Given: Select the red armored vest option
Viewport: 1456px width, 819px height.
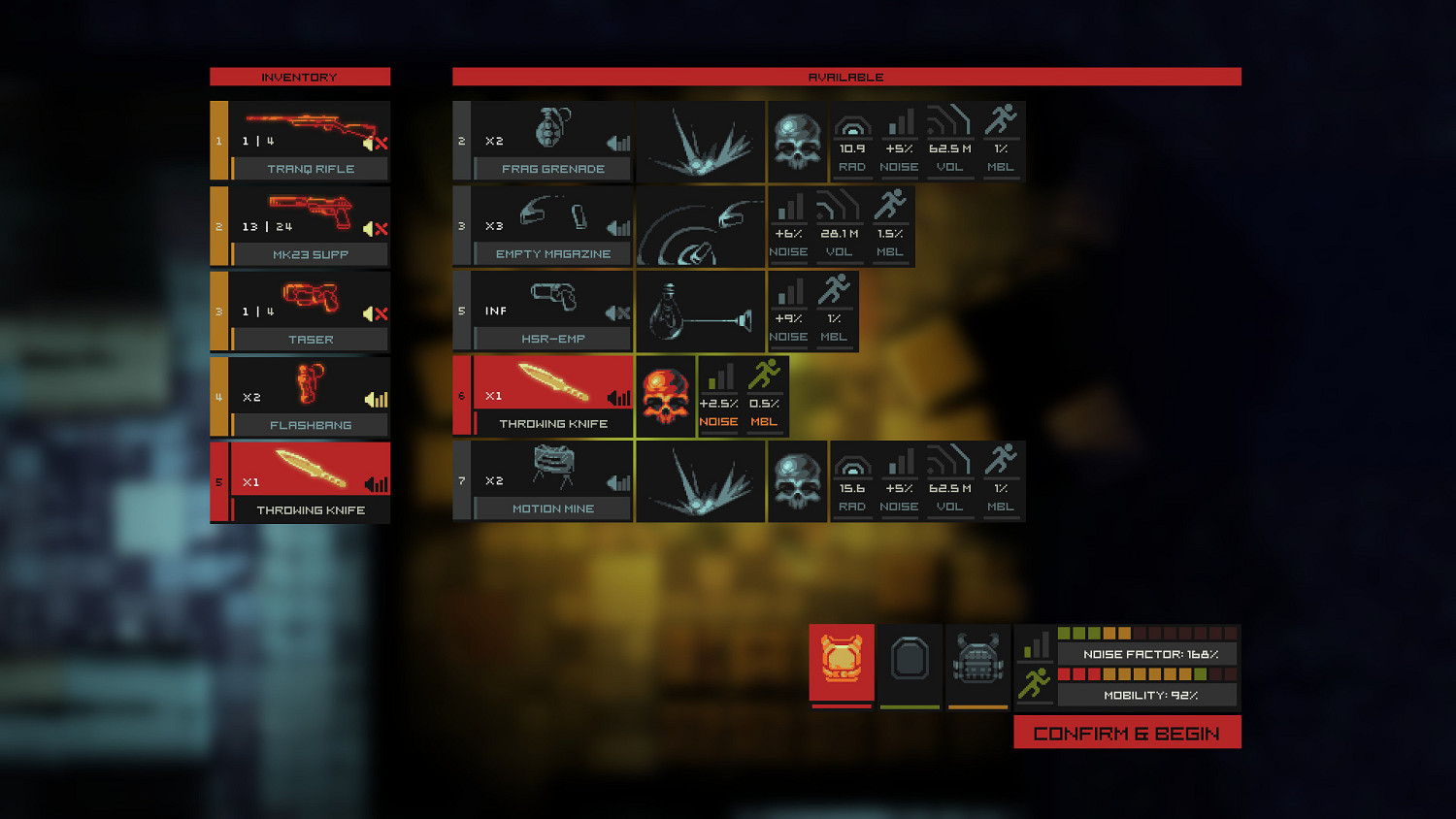Looking at the screenshot, I should pos(841,663).
